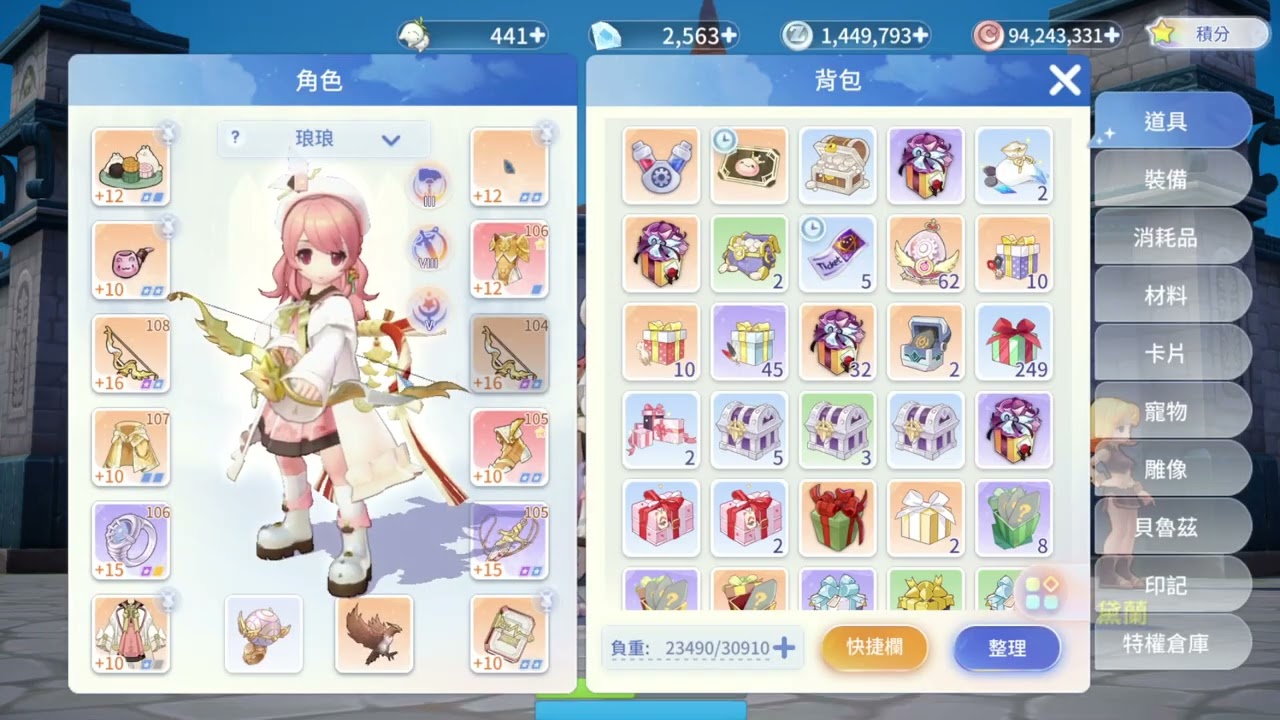This screenshot has width=1280, height=720.
Task: Select the Ticket item stack of 5
Action: (x=837, y=255)
